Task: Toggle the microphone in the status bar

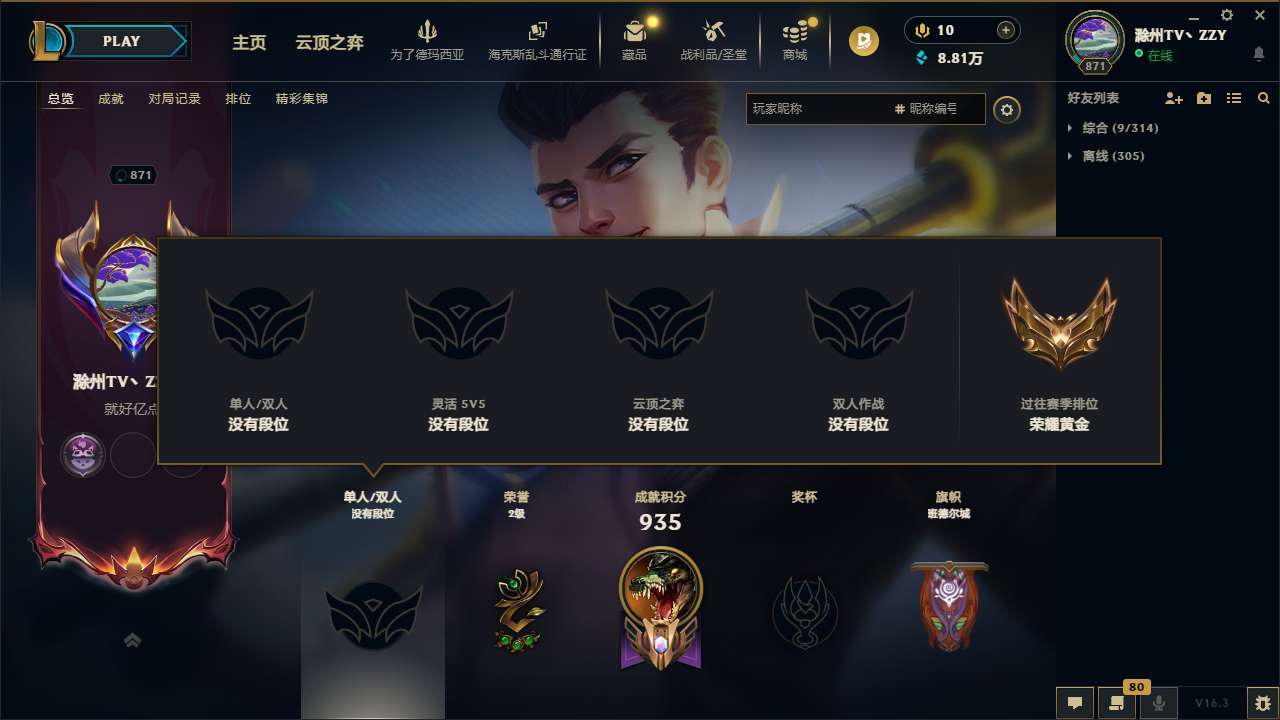Action: (x=1160, y=704)
